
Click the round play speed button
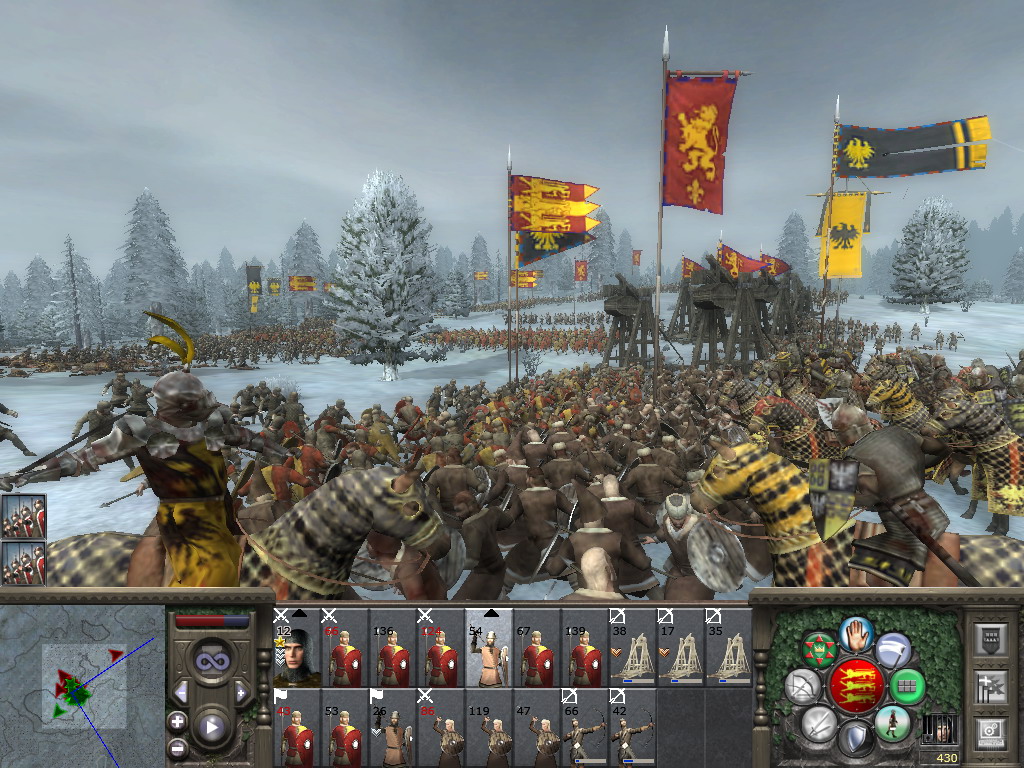212,727
